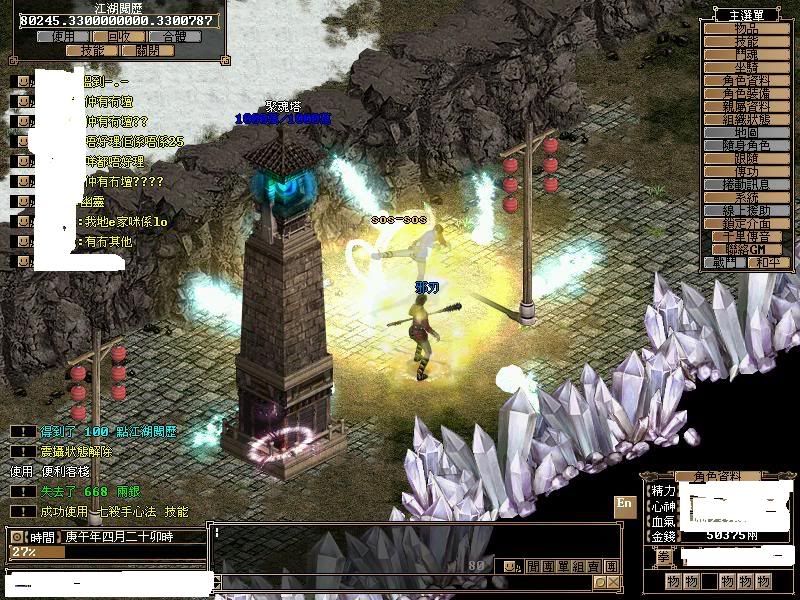Open the 地圖 map entry
Image resolution: width=800 pixels, height=600 pixels.
click(747, 132)
